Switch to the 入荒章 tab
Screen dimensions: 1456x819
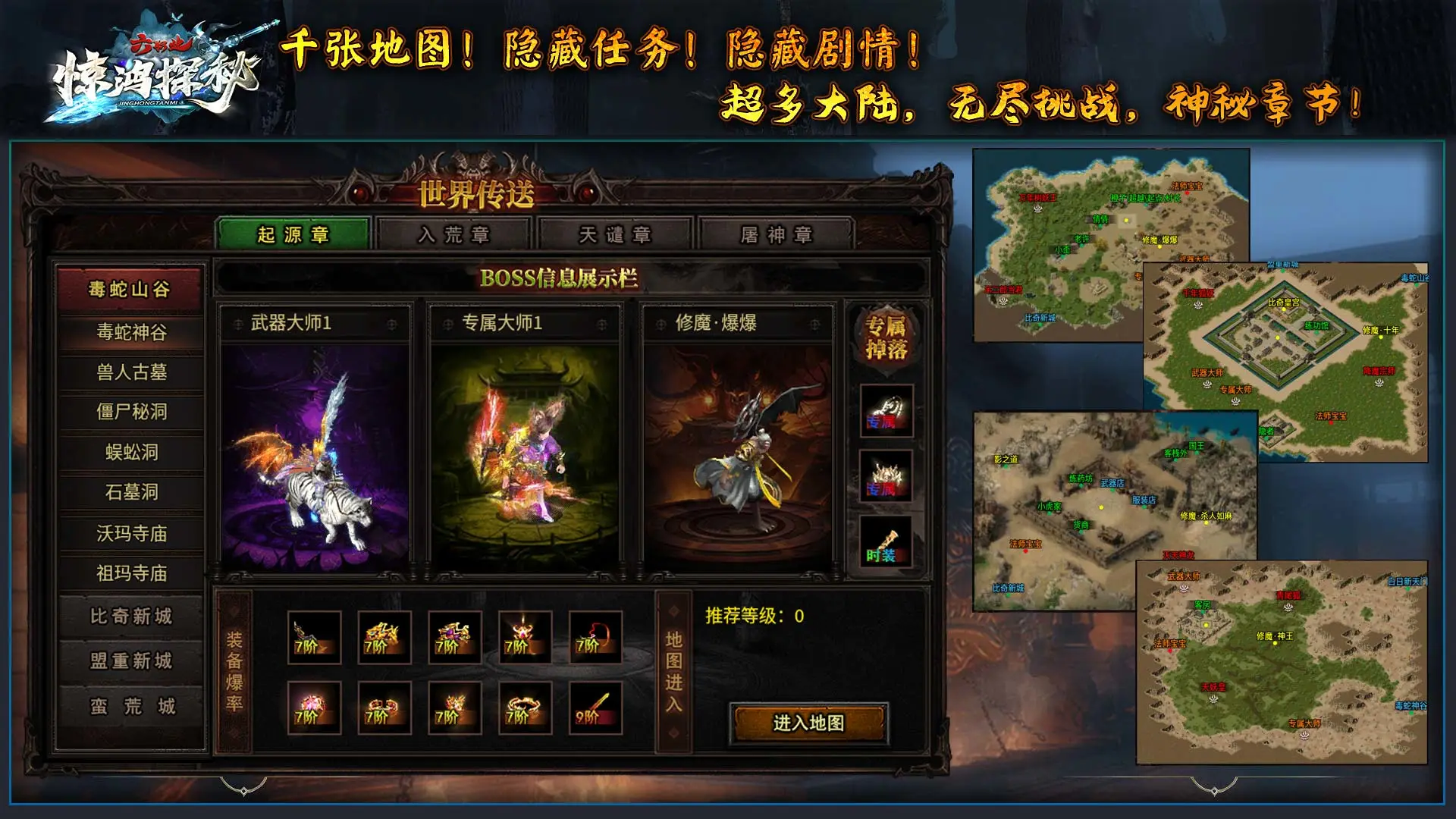coord(456,235)
